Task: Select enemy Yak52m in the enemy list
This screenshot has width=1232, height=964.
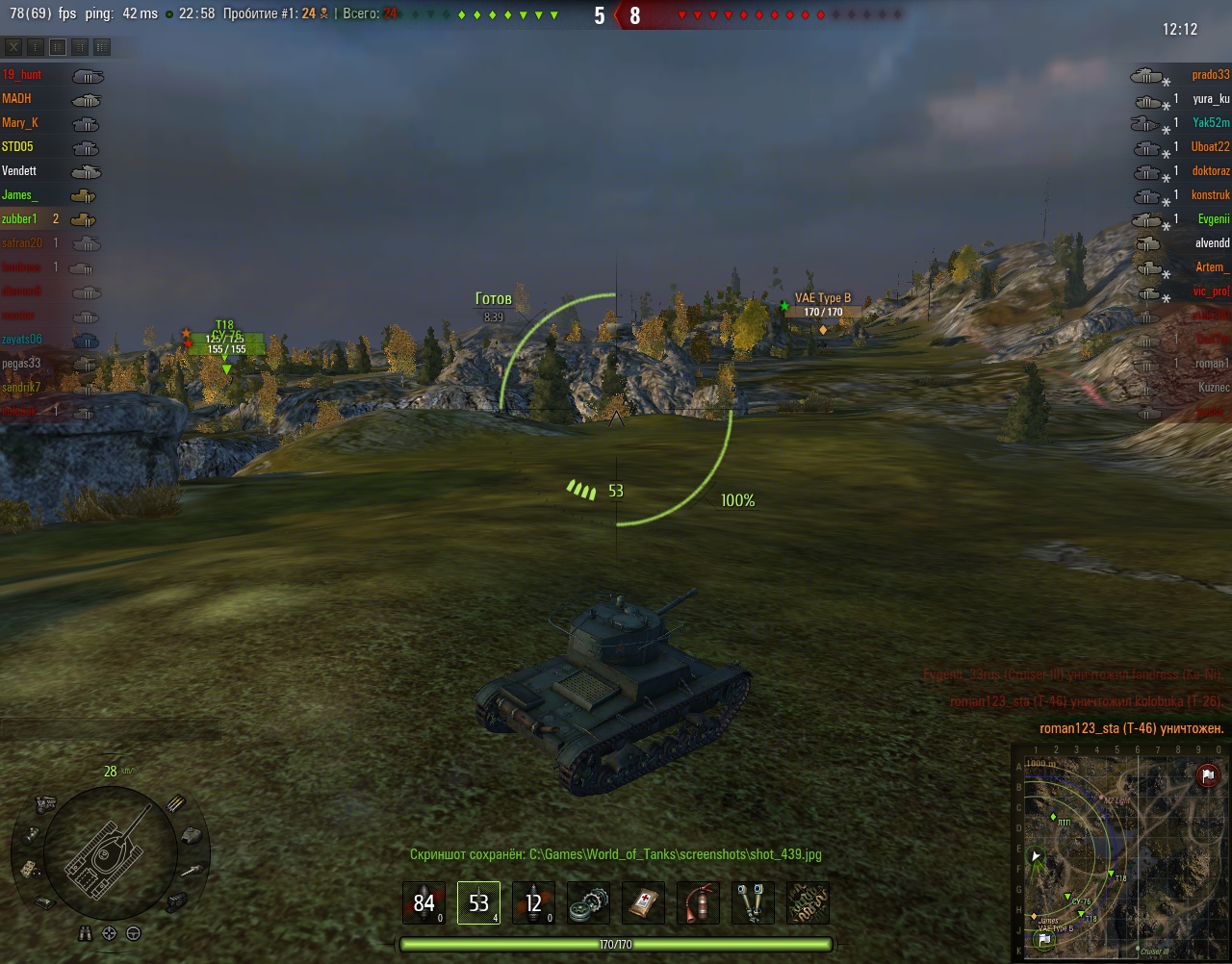Action: click(x=1211, y=123)
